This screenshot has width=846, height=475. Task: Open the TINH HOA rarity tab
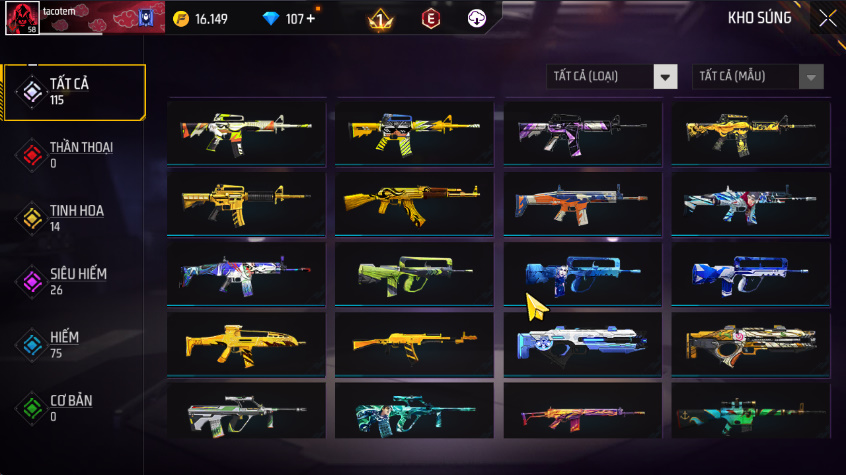[x=75, y=218]
